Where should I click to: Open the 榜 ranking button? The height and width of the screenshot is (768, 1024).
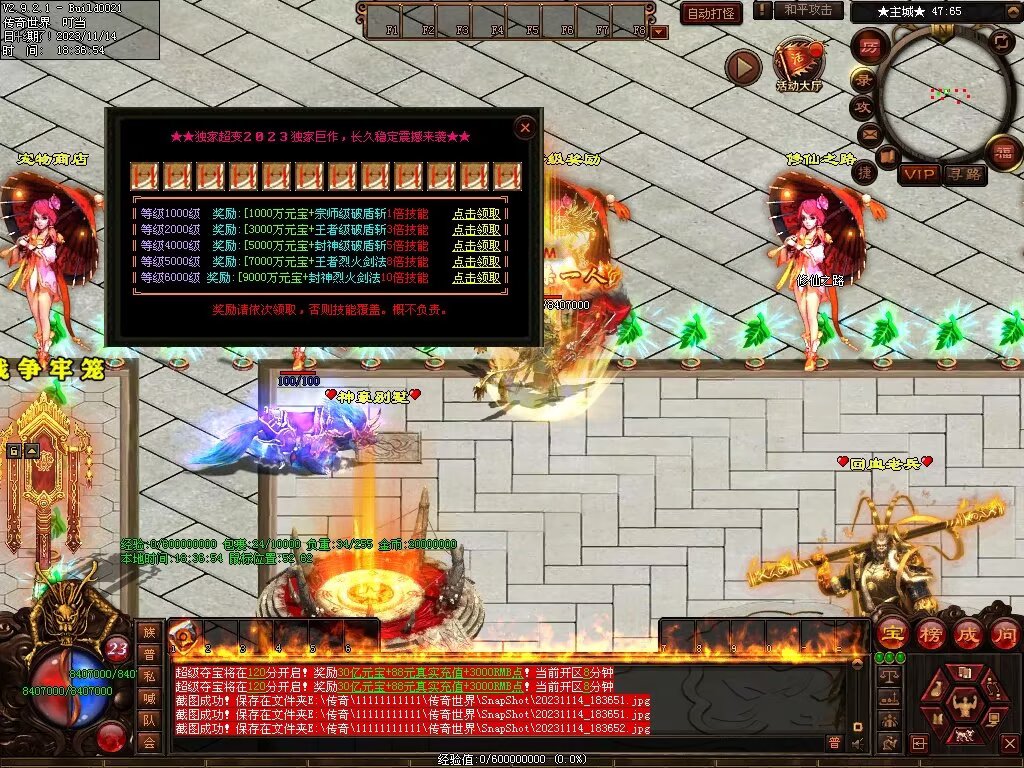click(929, 634)
